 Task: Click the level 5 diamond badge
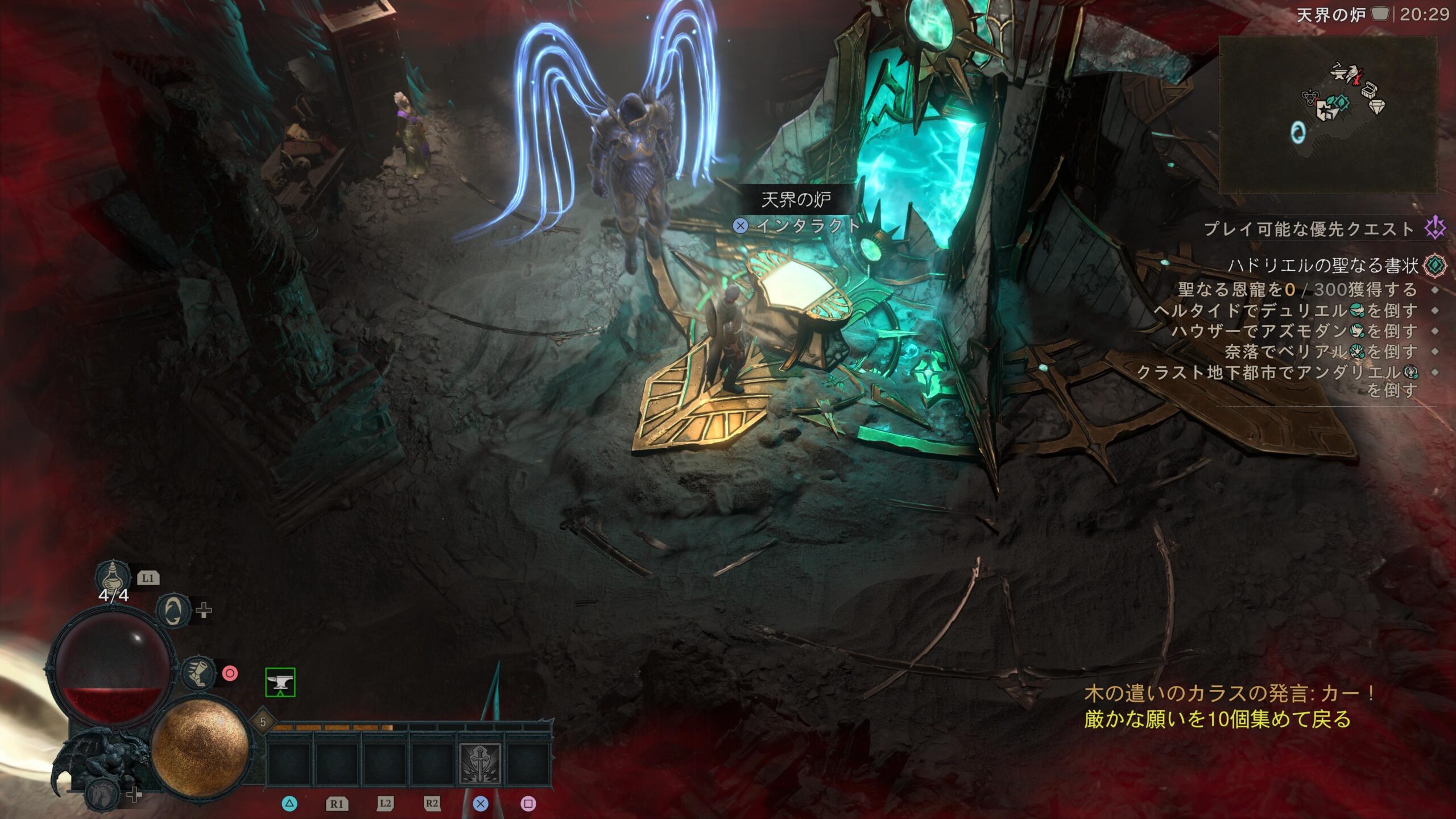[x=263, y=722]
